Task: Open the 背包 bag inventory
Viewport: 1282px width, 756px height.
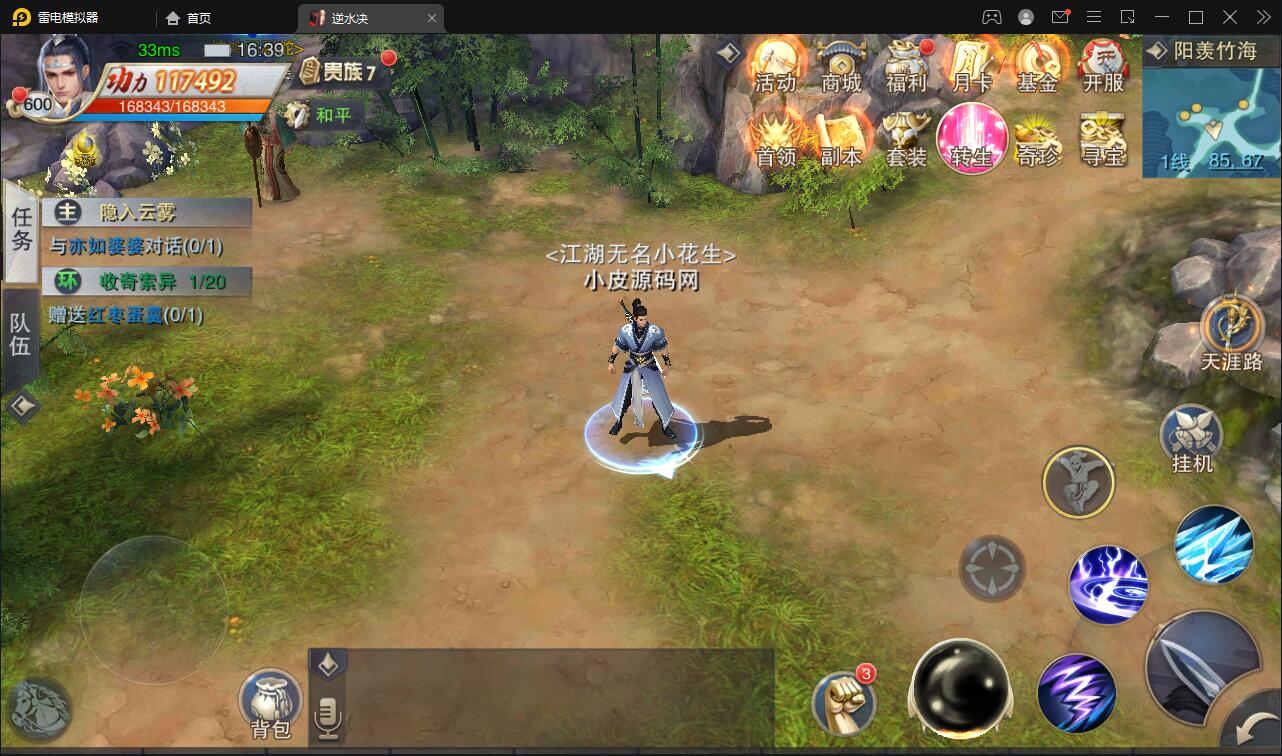Action: click(x=271, y=705)
